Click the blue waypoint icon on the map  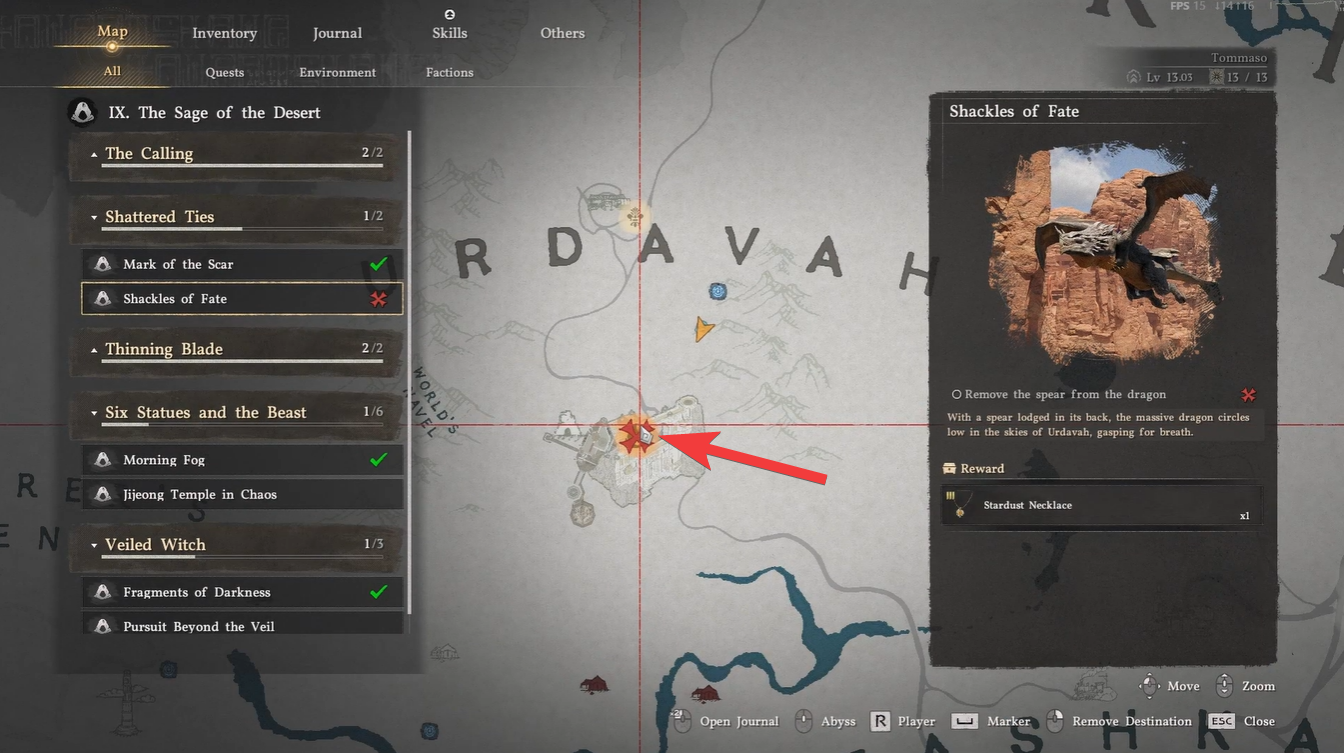point(716,291)
